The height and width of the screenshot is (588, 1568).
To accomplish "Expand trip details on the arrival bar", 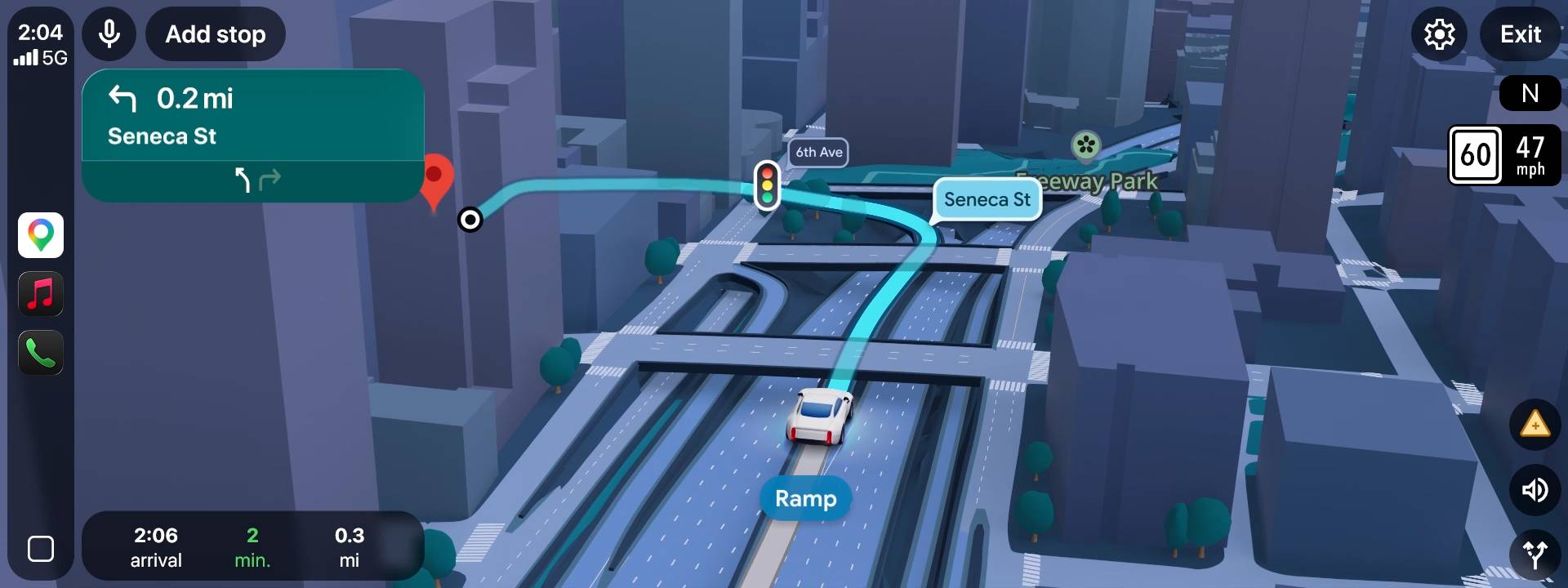I will click(x=252, y=546).
